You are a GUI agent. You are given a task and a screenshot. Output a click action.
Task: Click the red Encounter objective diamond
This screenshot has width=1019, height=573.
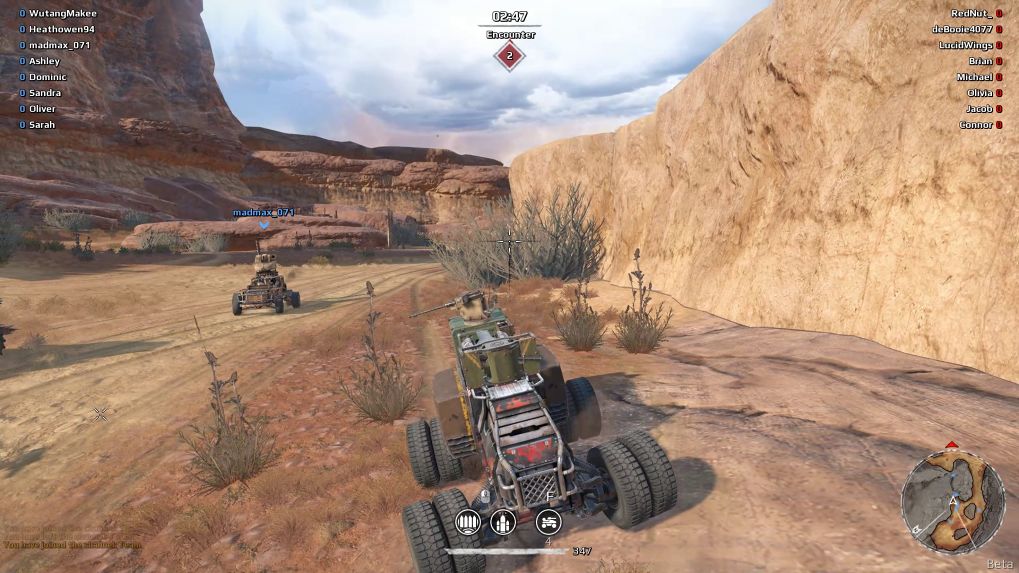[510, 56]
